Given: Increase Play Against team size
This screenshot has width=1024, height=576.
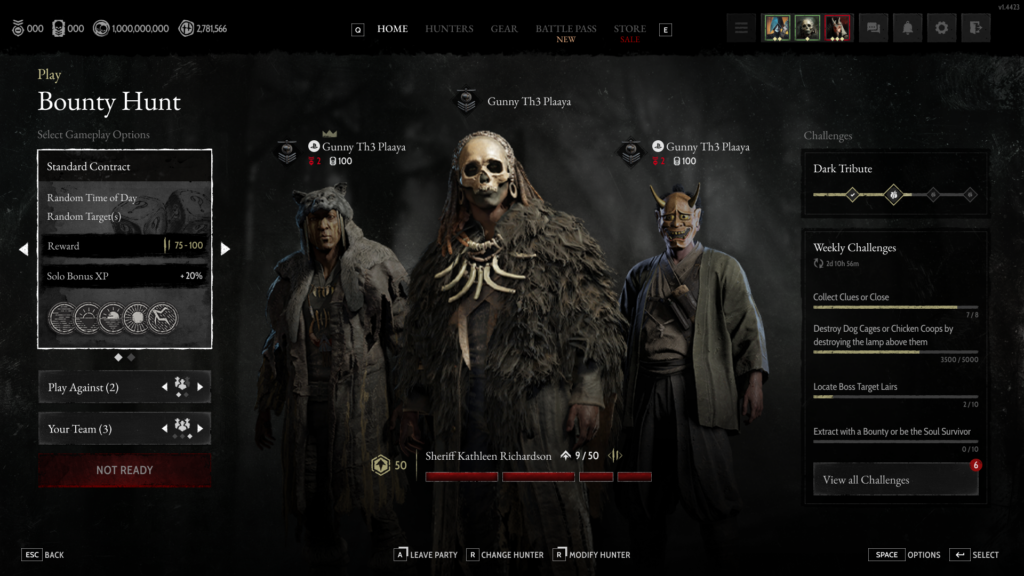Looking at the screenshot, I should (x=200, y=387).
